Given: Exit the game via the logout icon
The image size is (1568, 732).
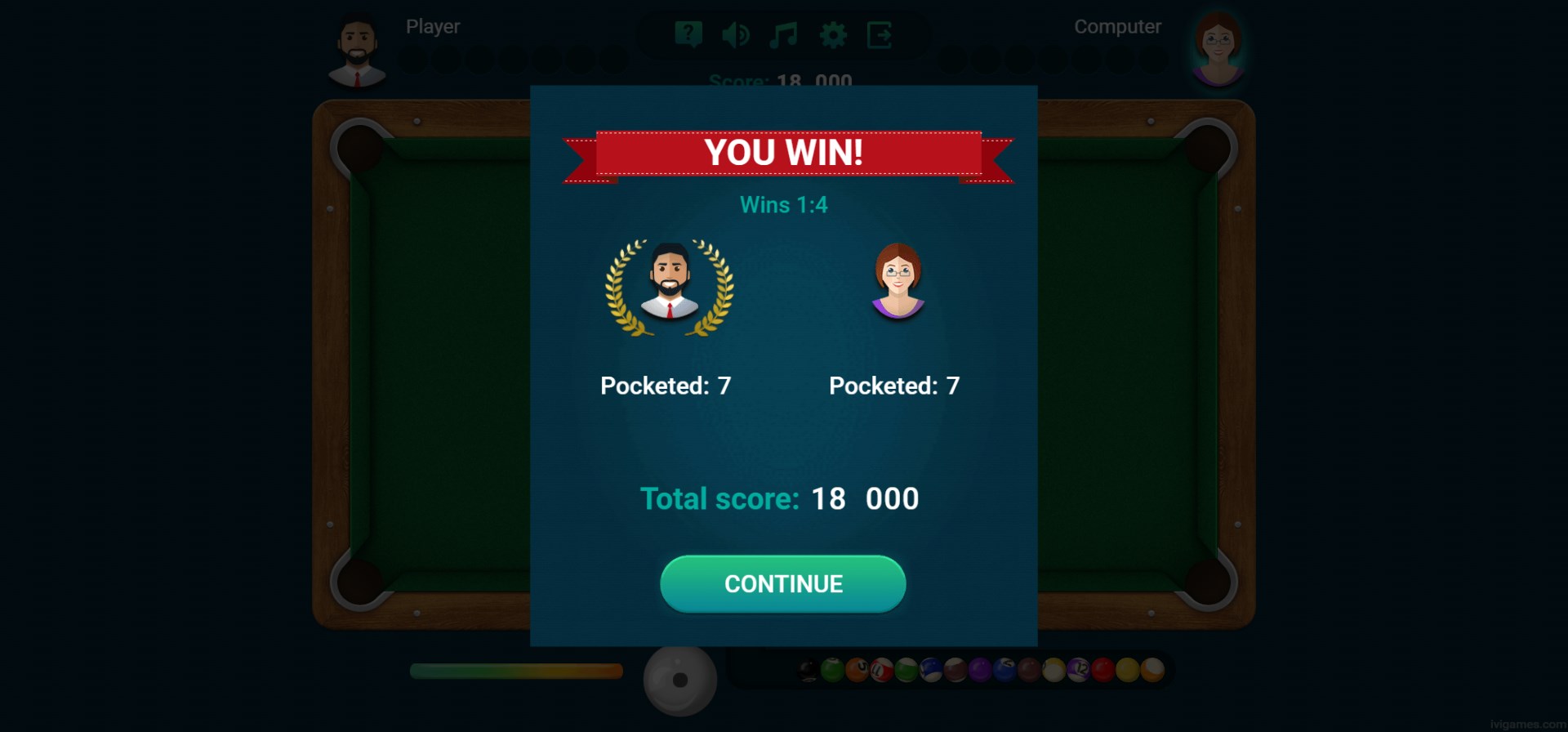Looking at the screenshot, I should pos(880,35).
